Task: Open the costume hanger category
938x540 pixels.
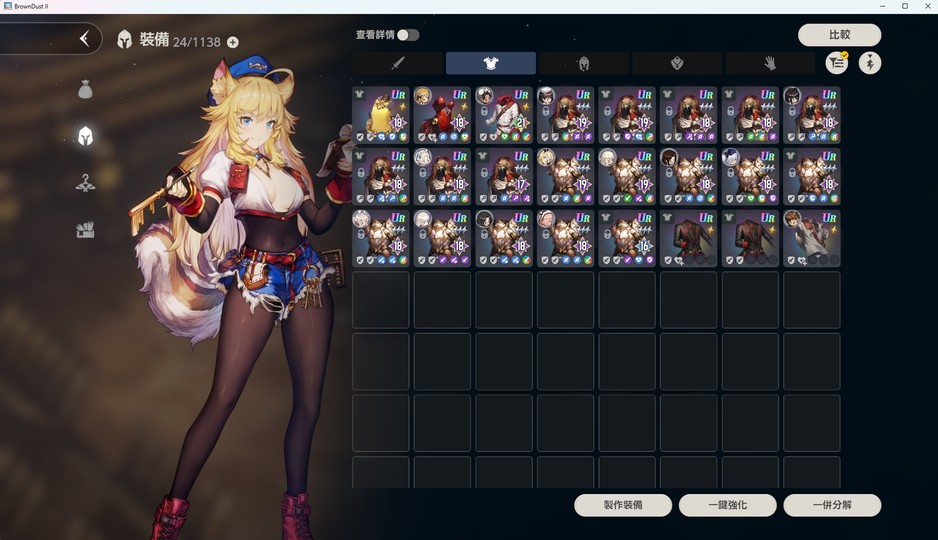Action: click(85, 183)
